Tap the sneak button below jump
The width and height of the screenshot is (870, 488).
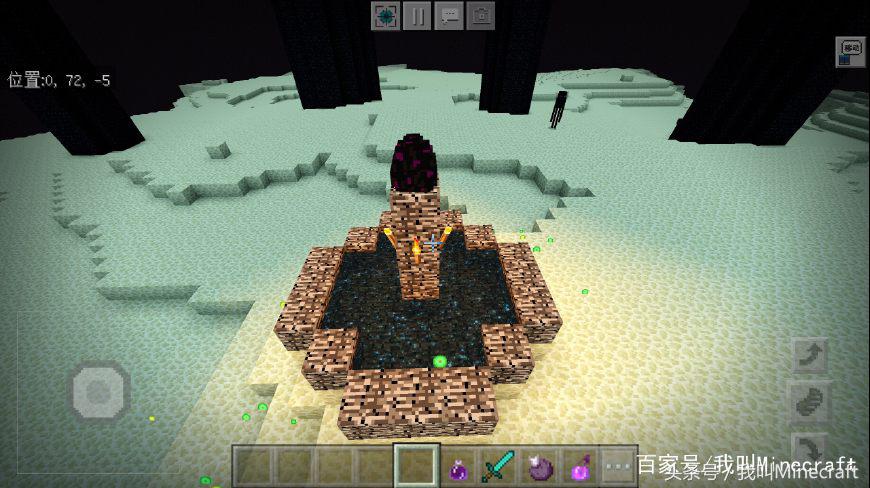click(x=810, y=402)
